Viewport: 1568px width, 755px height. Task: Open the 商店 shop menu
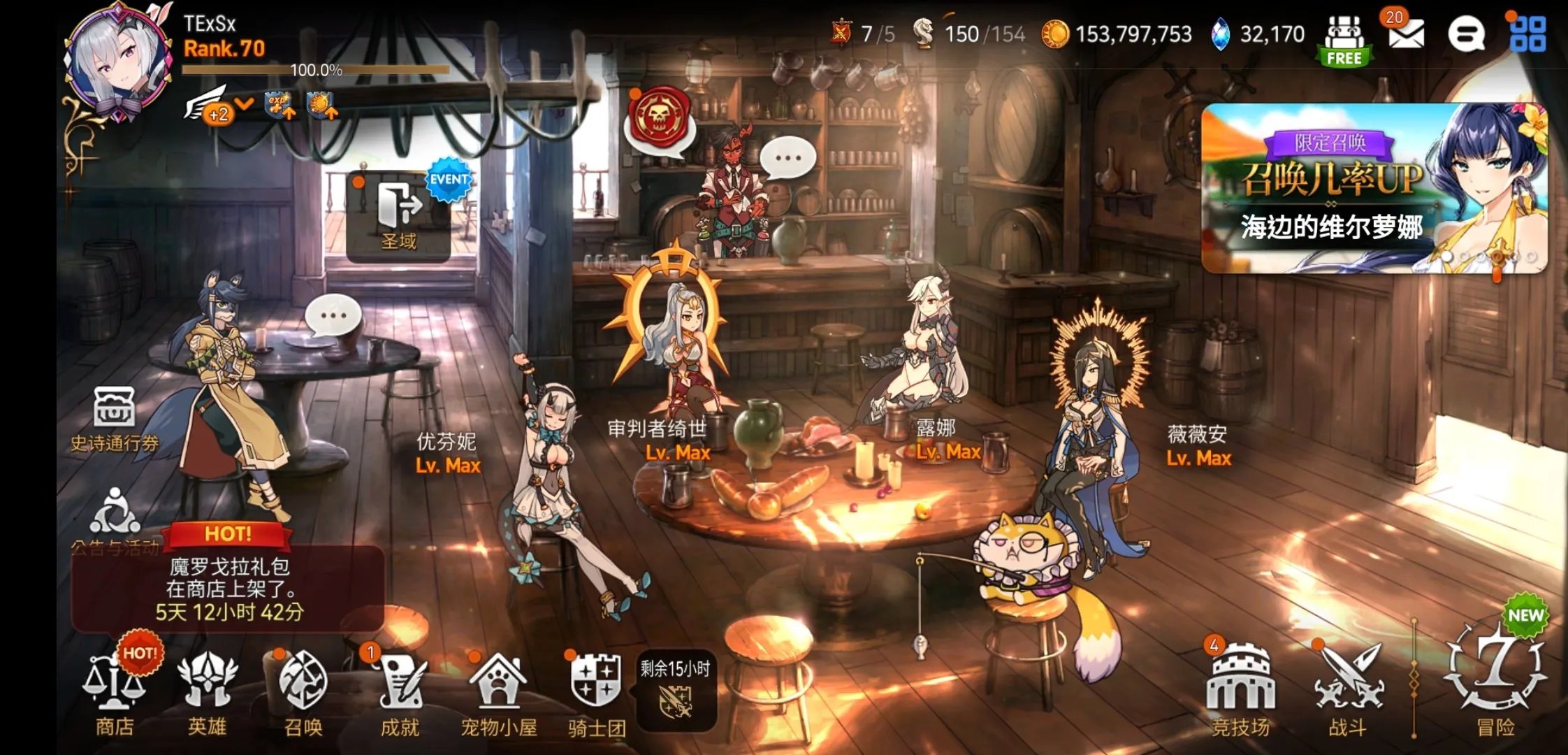click(x=115, y=692)
